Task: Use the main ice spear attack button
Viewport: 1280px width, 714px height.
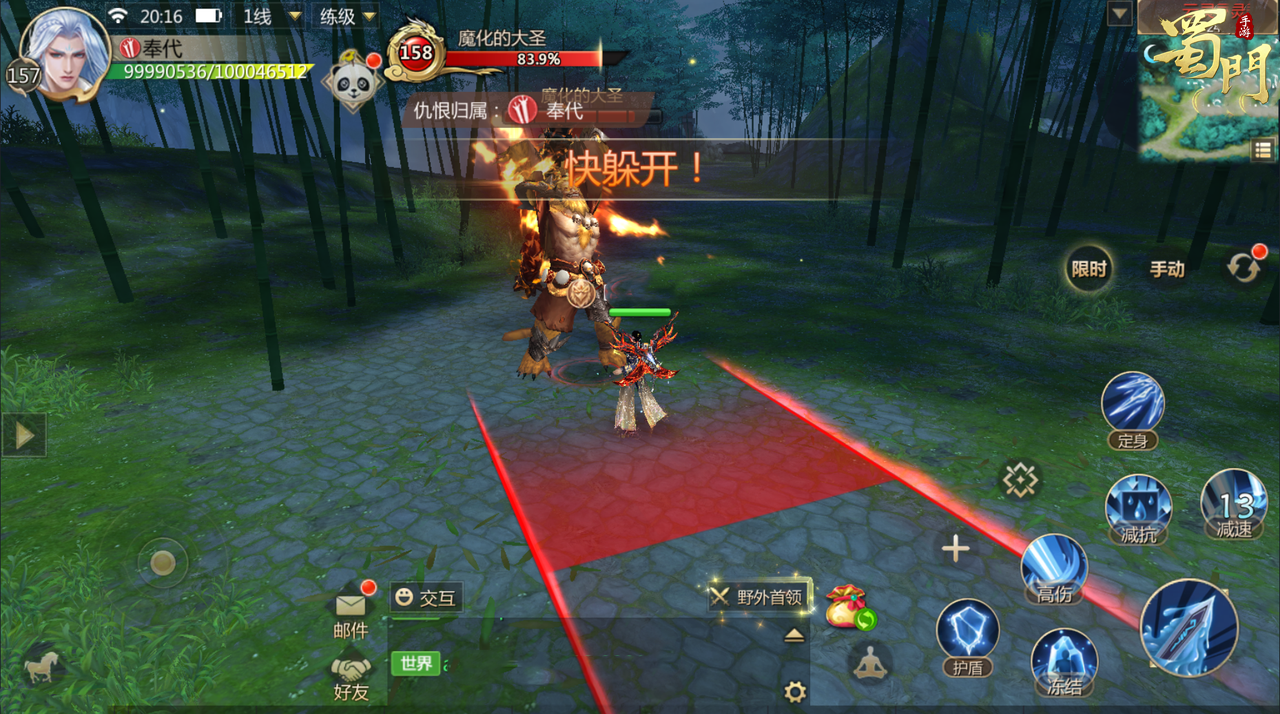Action: (1189, 628)
